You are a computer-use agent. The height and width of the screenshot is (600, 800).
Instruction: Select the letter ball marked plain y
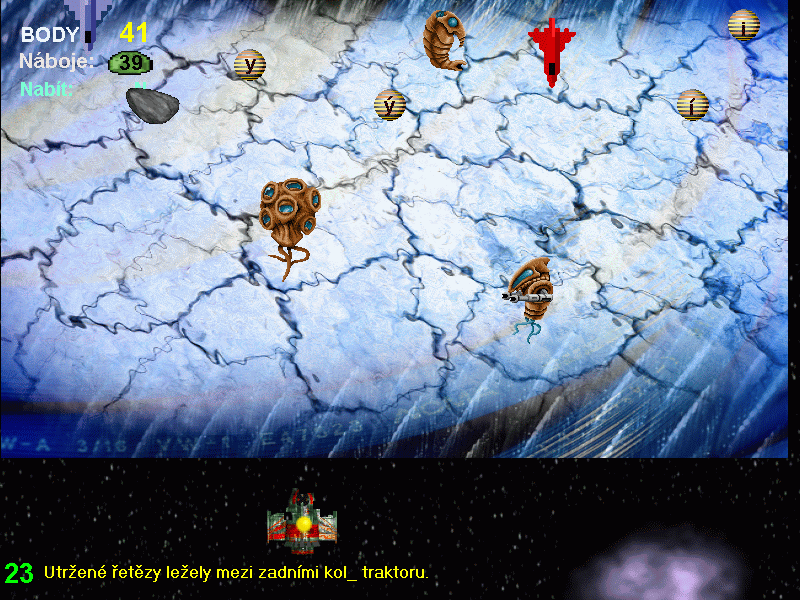249,65
